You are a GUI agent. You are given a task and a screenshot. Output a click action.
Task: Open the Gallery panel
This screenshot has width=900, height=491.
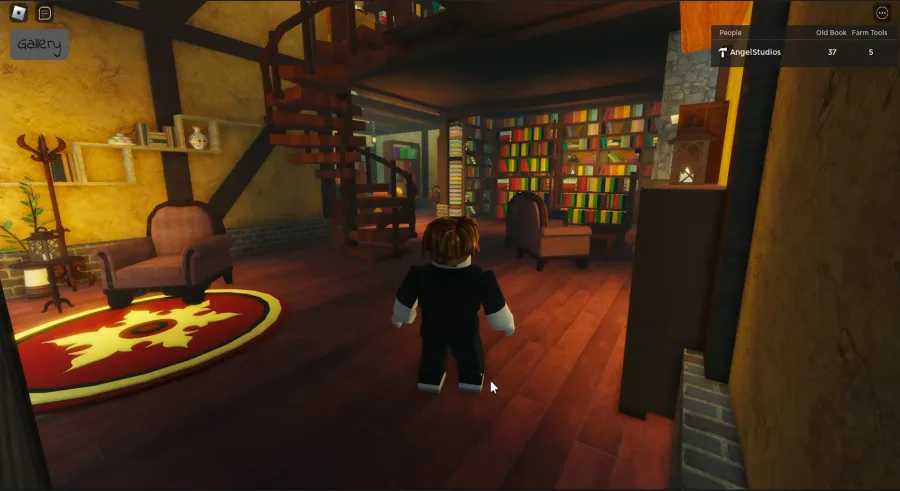click(40, 45)
